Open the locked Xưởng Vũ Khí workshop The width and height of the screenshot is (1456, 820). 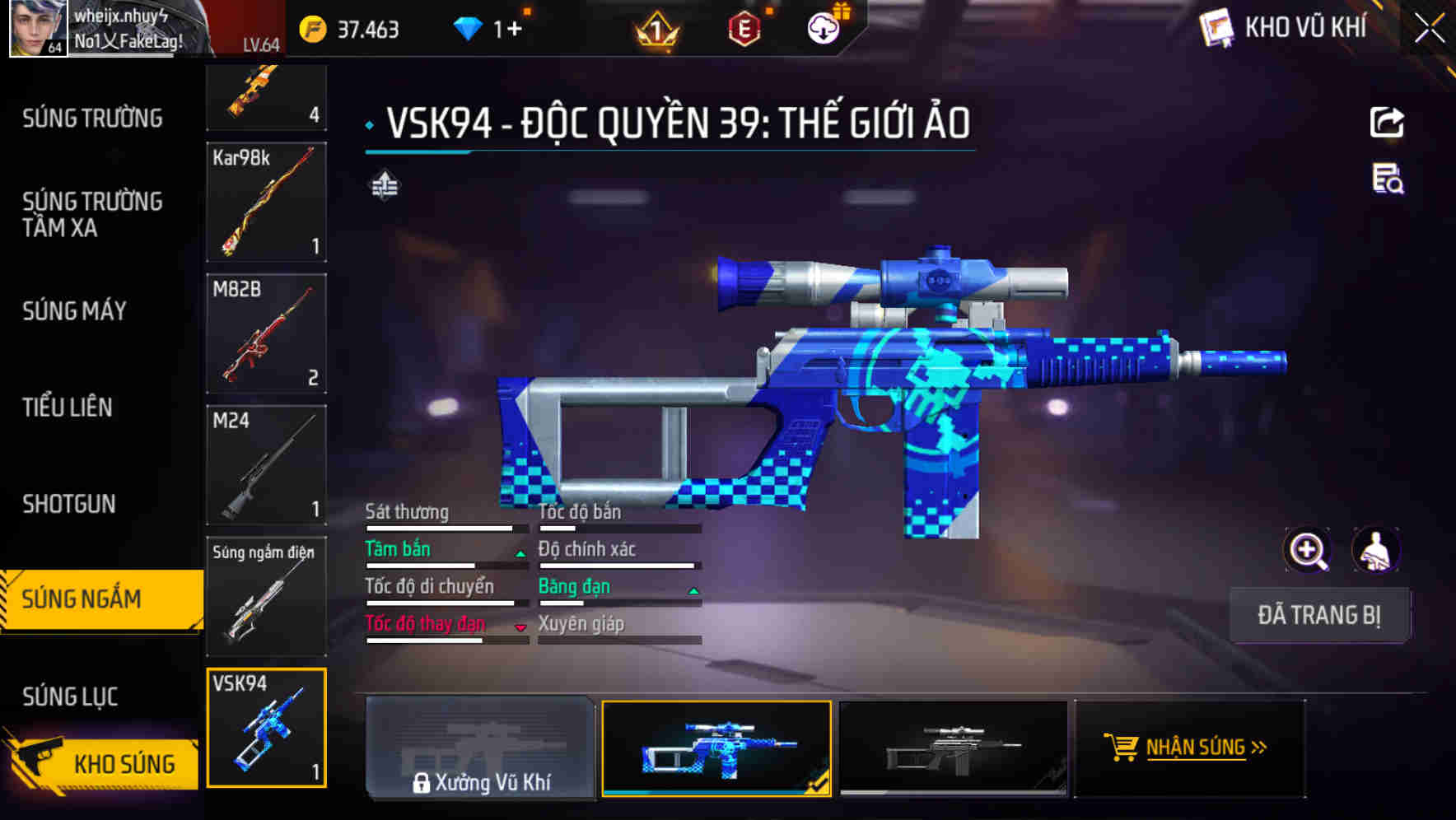[480, 749]
